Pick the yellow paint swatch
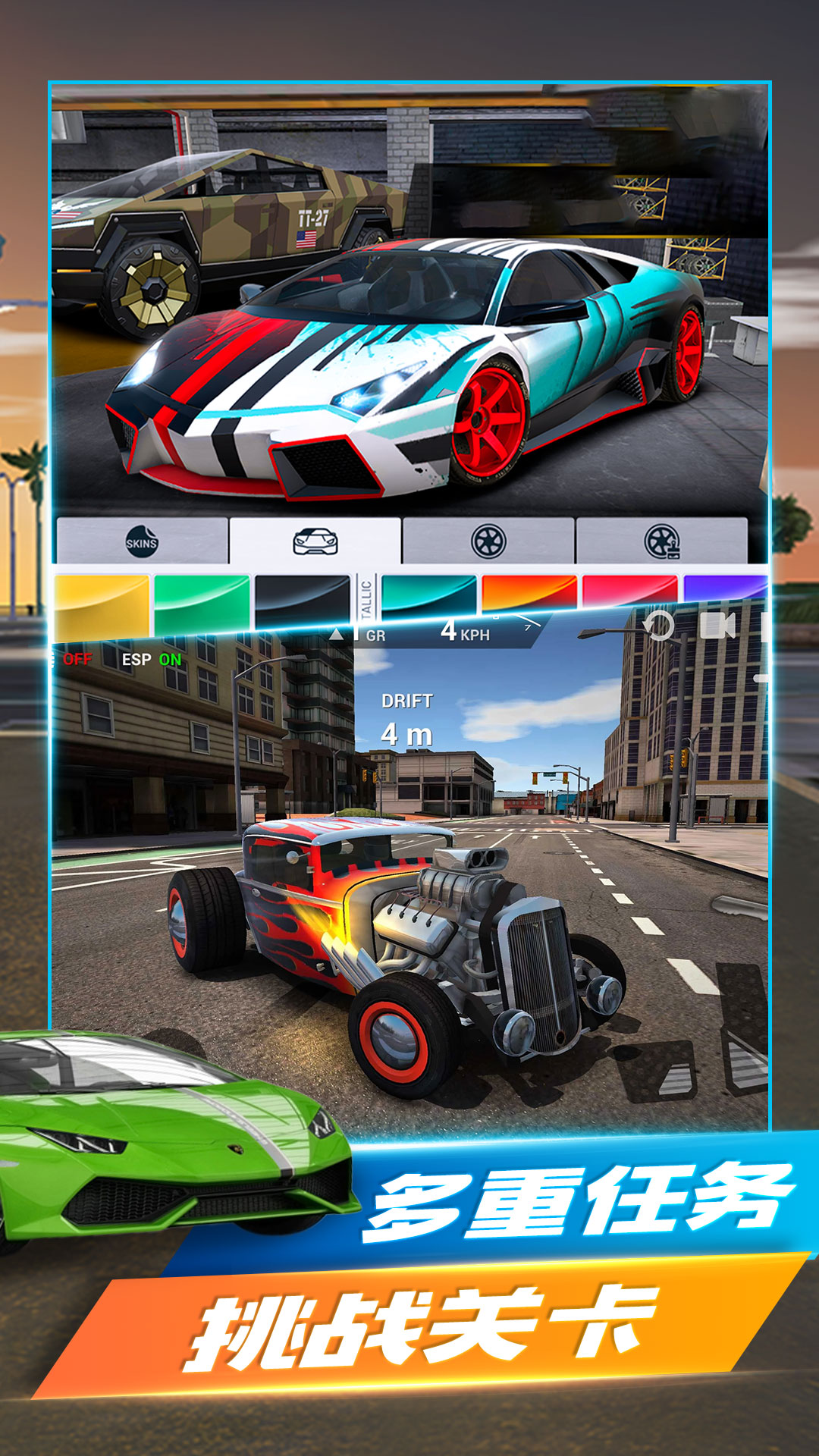Screen dimensions: 819x1456 tap(102, 604)
